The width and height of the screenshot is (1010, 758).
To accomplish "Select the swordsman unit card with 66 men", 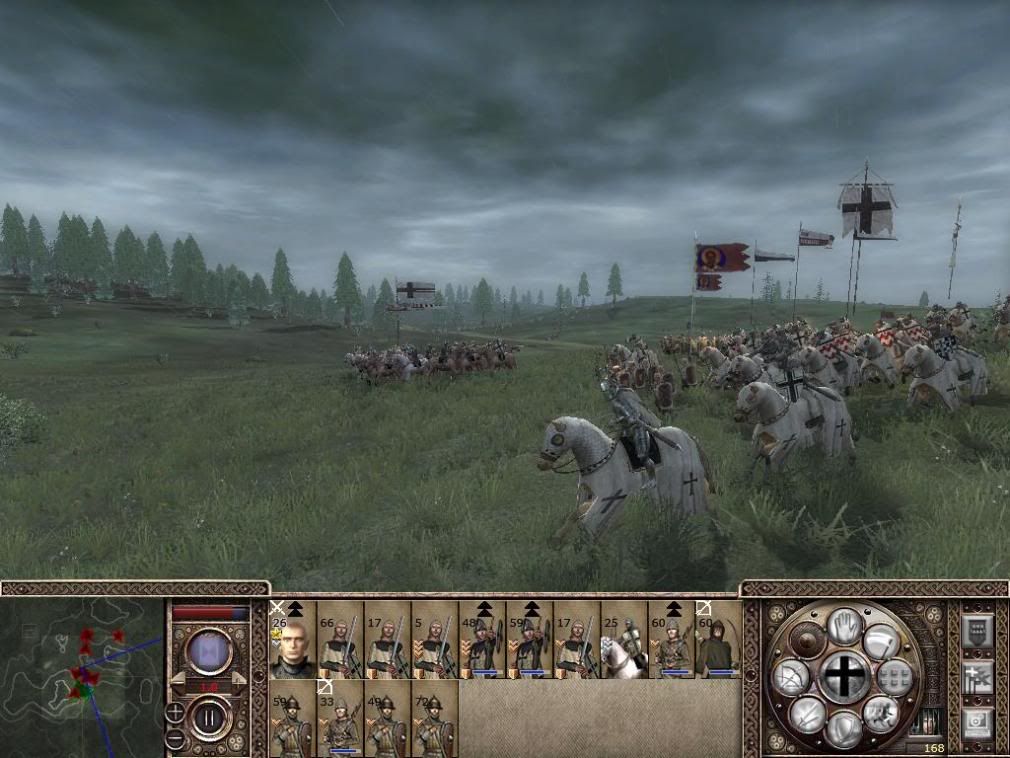I will 340,640.
